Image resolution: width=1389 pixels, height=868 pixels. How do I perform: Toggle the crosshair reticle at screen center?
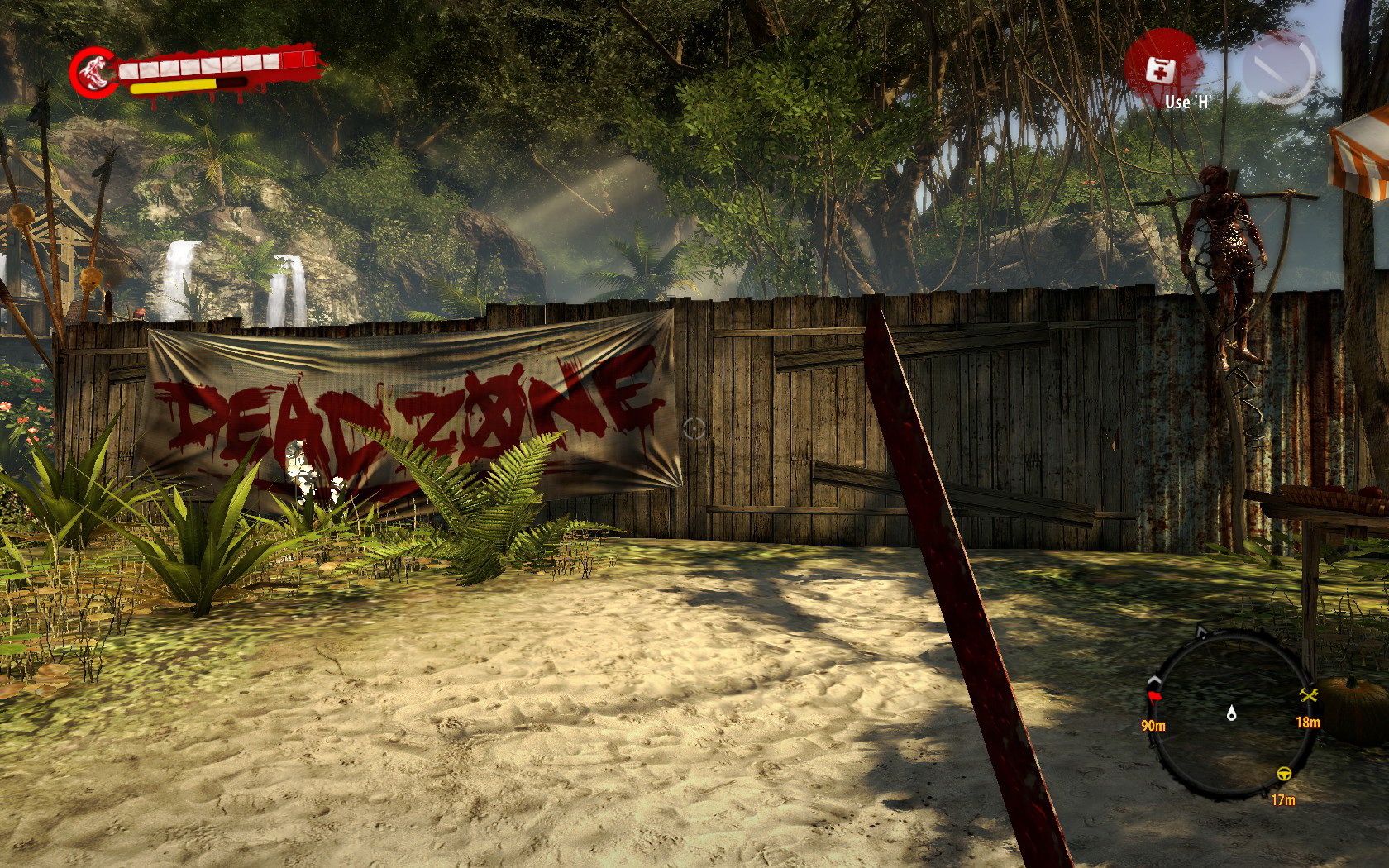tap(695, 427)
